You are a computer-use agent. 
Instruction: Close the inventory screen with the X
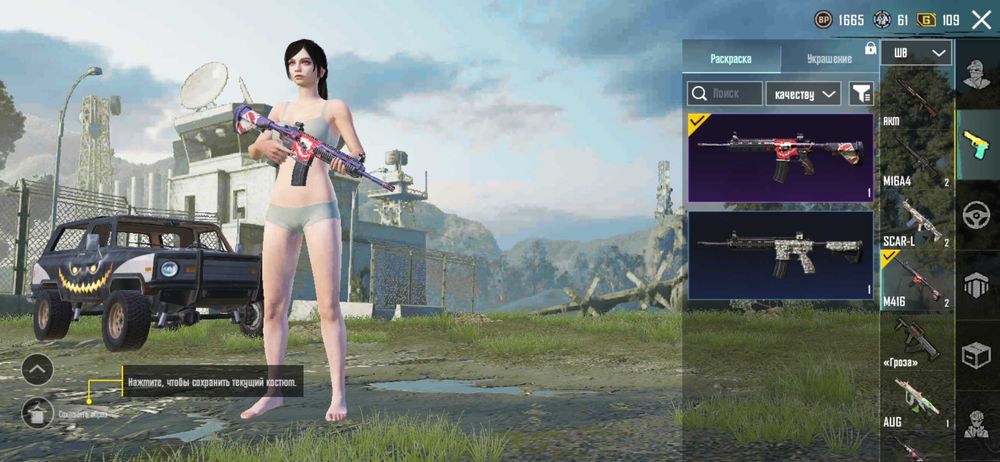pos(981,19)
